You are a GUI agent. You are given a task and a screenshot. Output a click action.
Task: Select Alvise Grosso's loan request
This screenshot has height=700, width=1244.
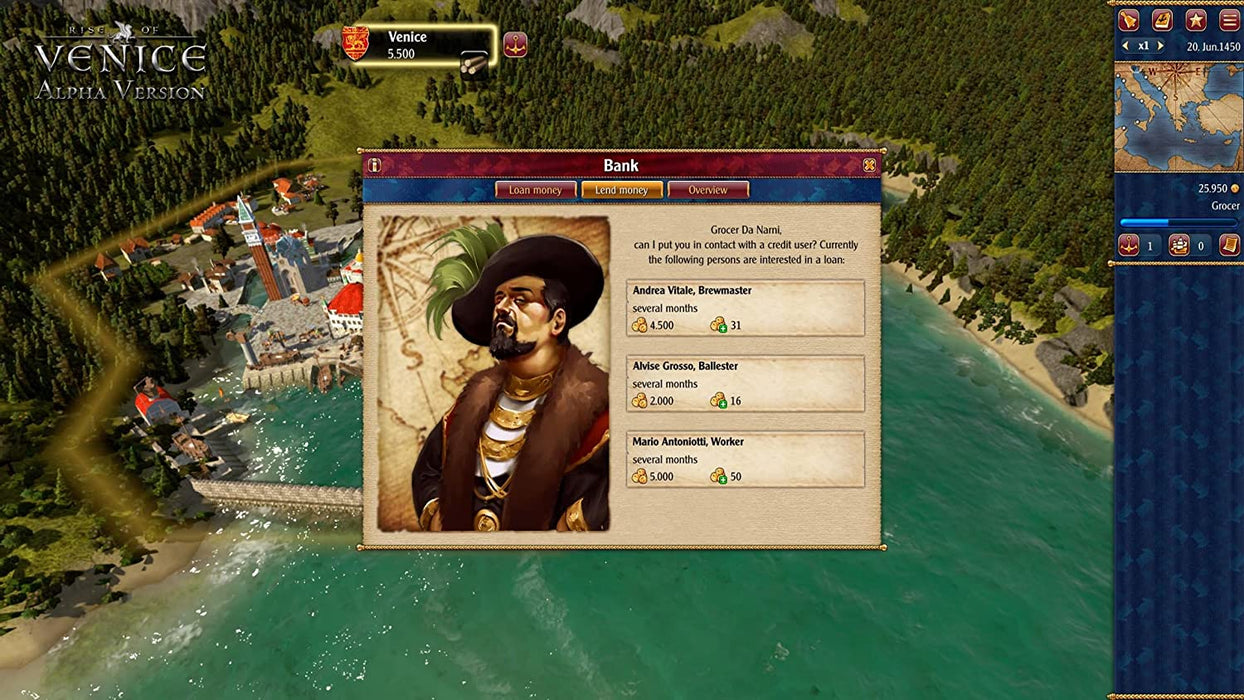[745, 384]
